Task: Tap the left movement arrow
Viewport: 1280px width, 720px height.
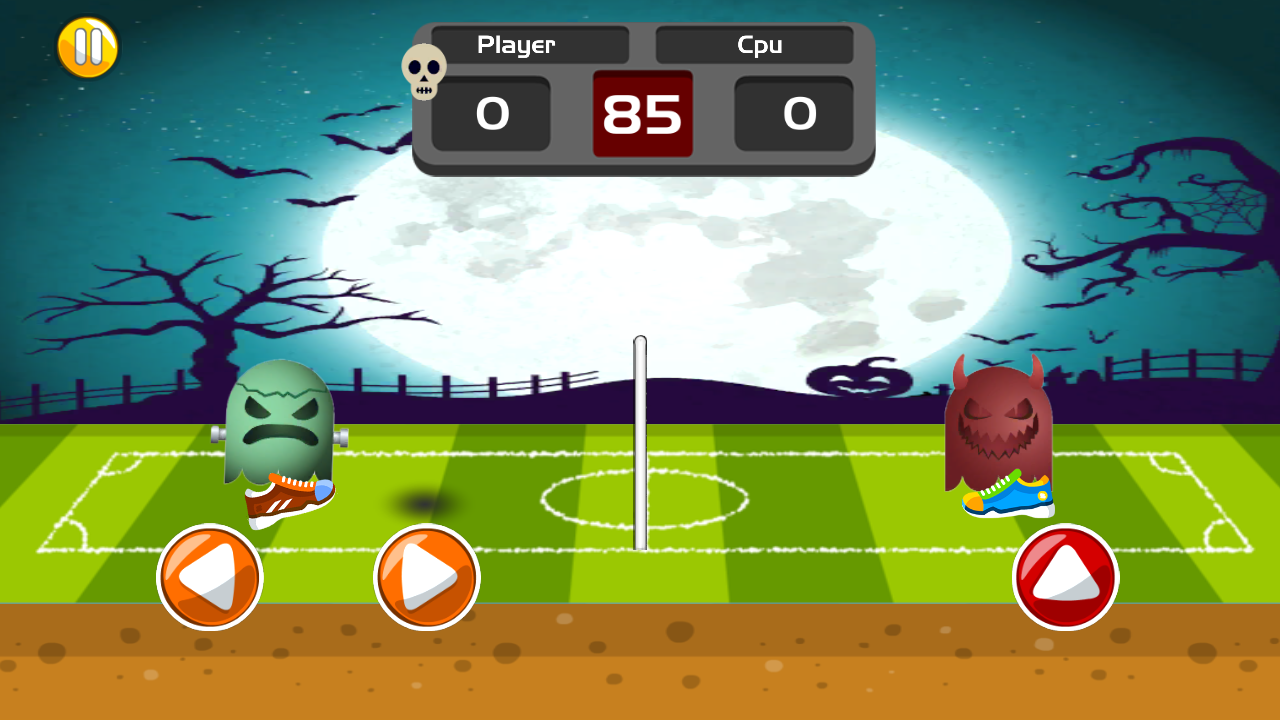Action: click(210, 577)
